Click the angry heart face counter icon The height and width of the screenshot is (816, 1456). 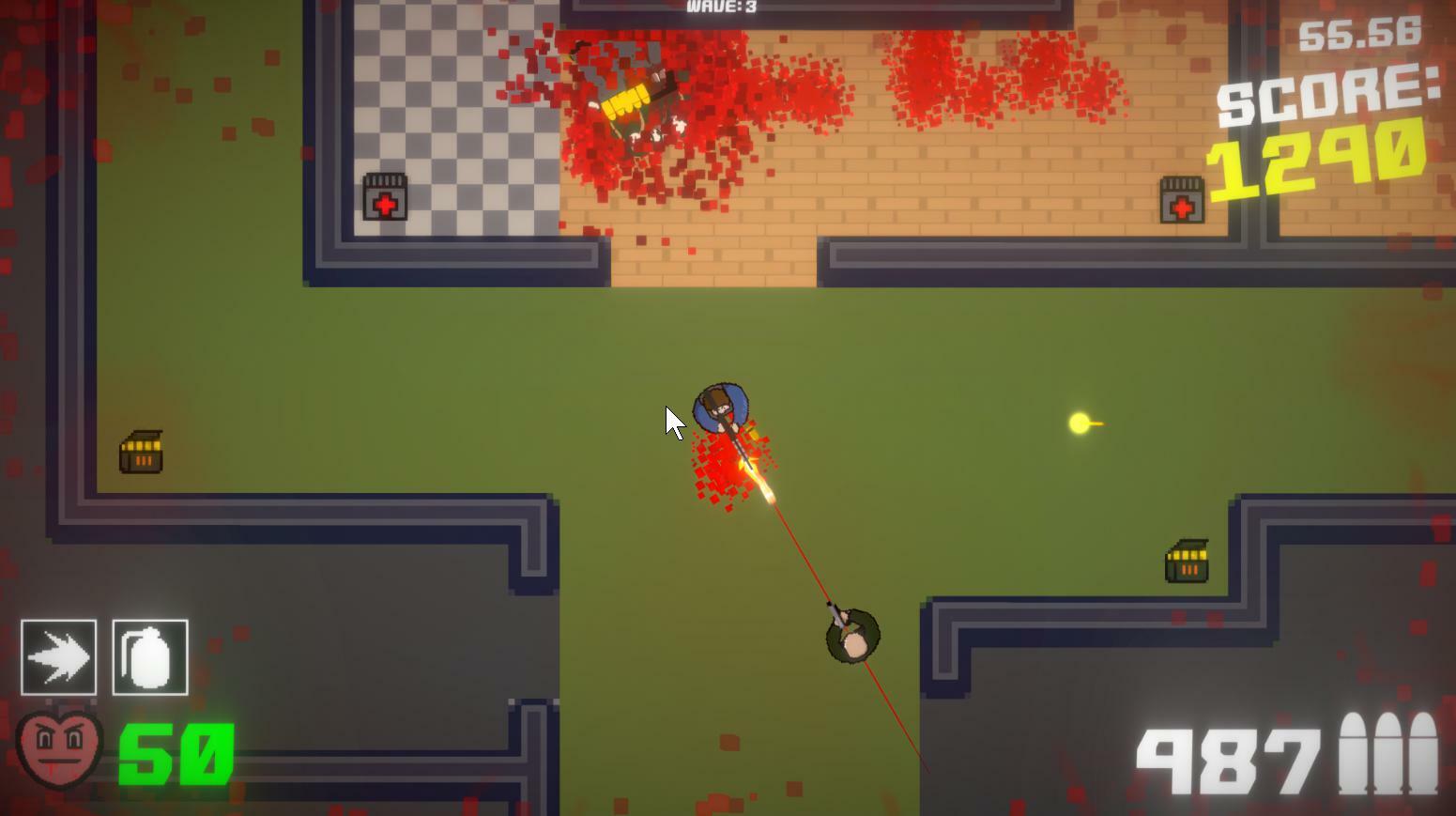tap(58, 748)
